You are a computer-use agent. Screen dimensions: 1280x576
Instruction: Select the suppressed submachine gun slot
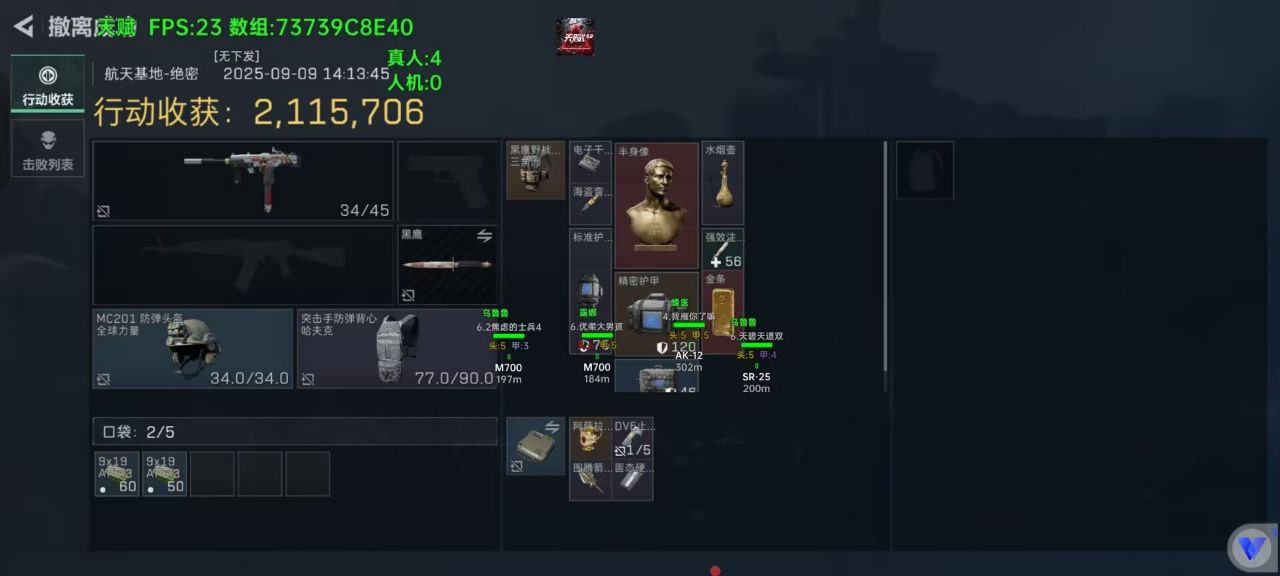click(243, 180)
